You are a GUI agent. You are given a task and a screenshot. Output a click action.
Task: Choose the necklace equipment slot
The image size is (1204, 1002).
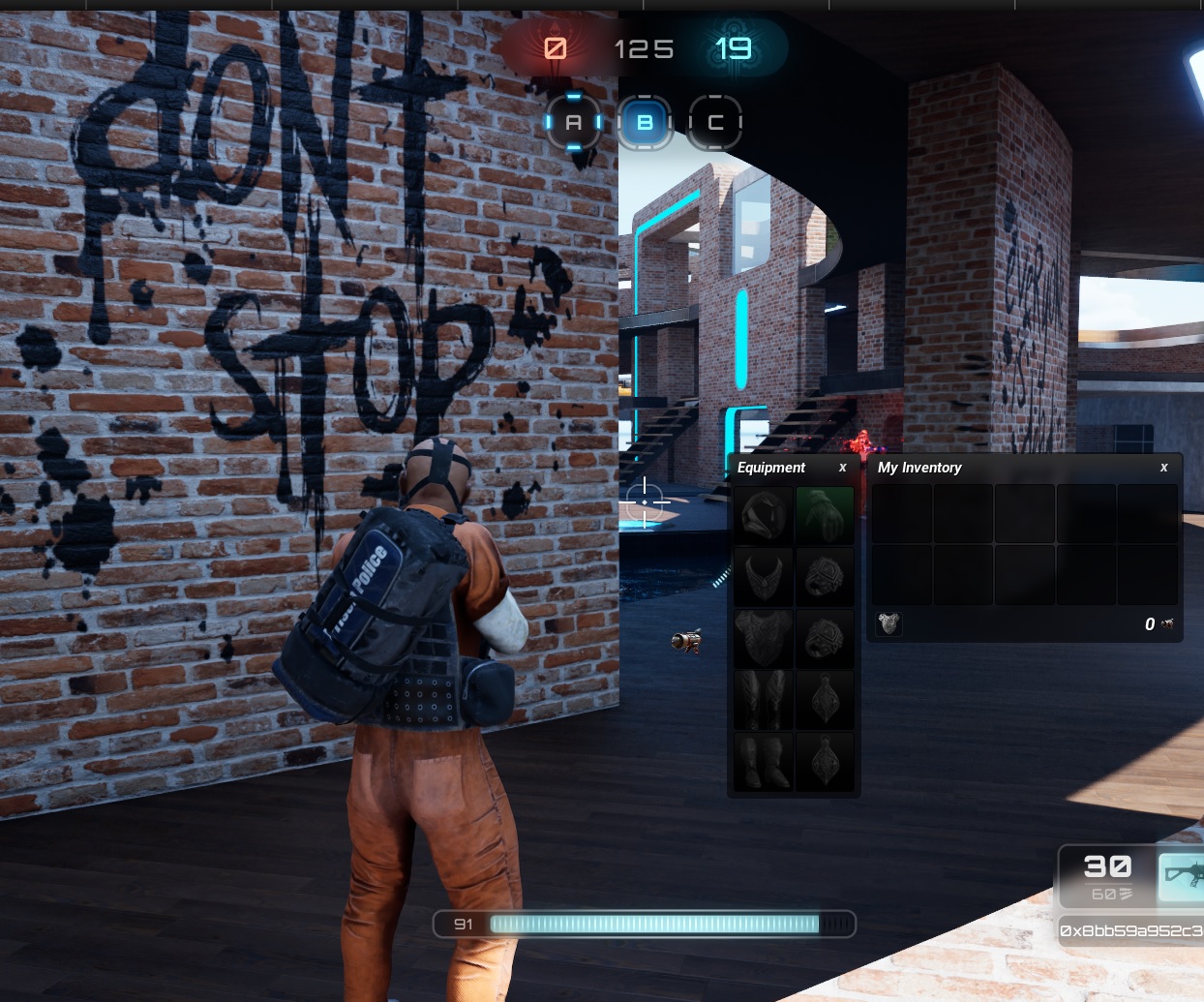pyautogui.click(x=764, y=577)
